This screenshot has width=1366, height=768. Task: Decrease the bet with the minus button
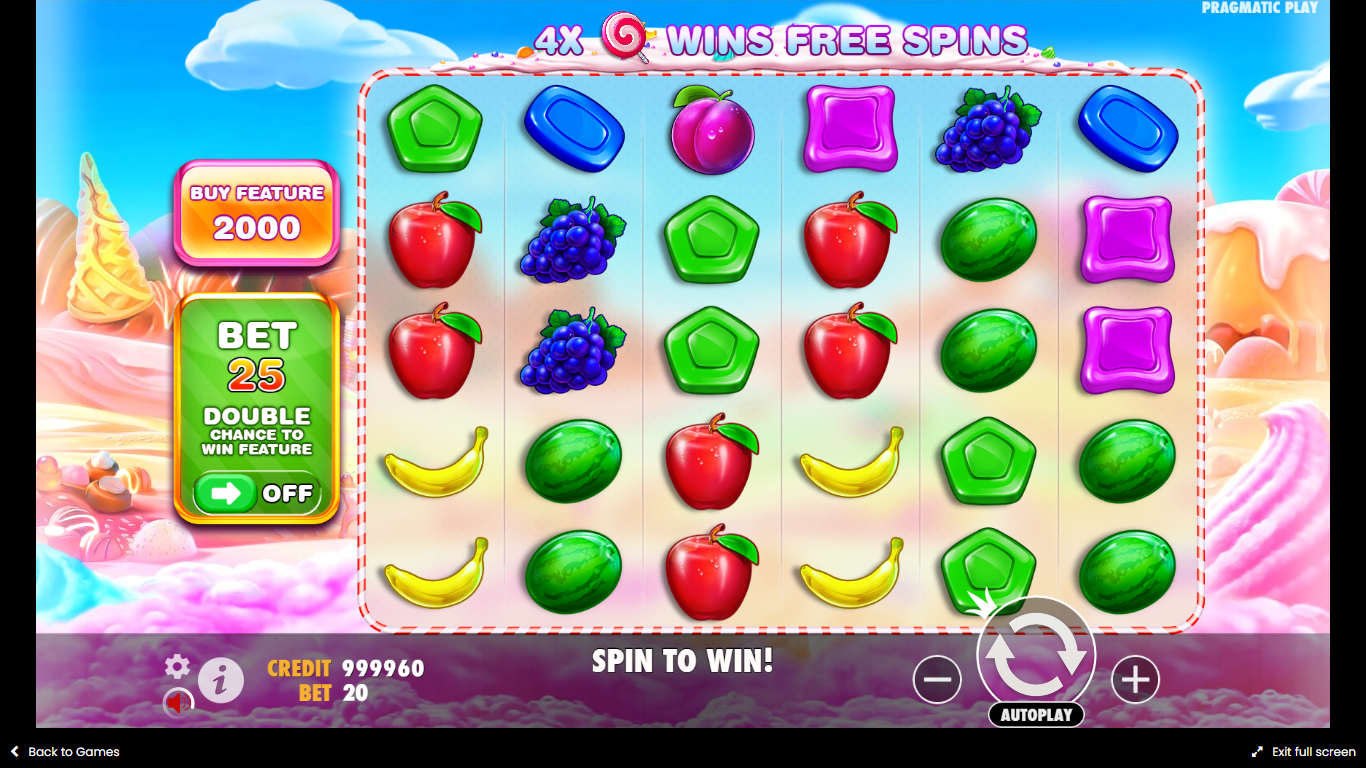[937, 680]
